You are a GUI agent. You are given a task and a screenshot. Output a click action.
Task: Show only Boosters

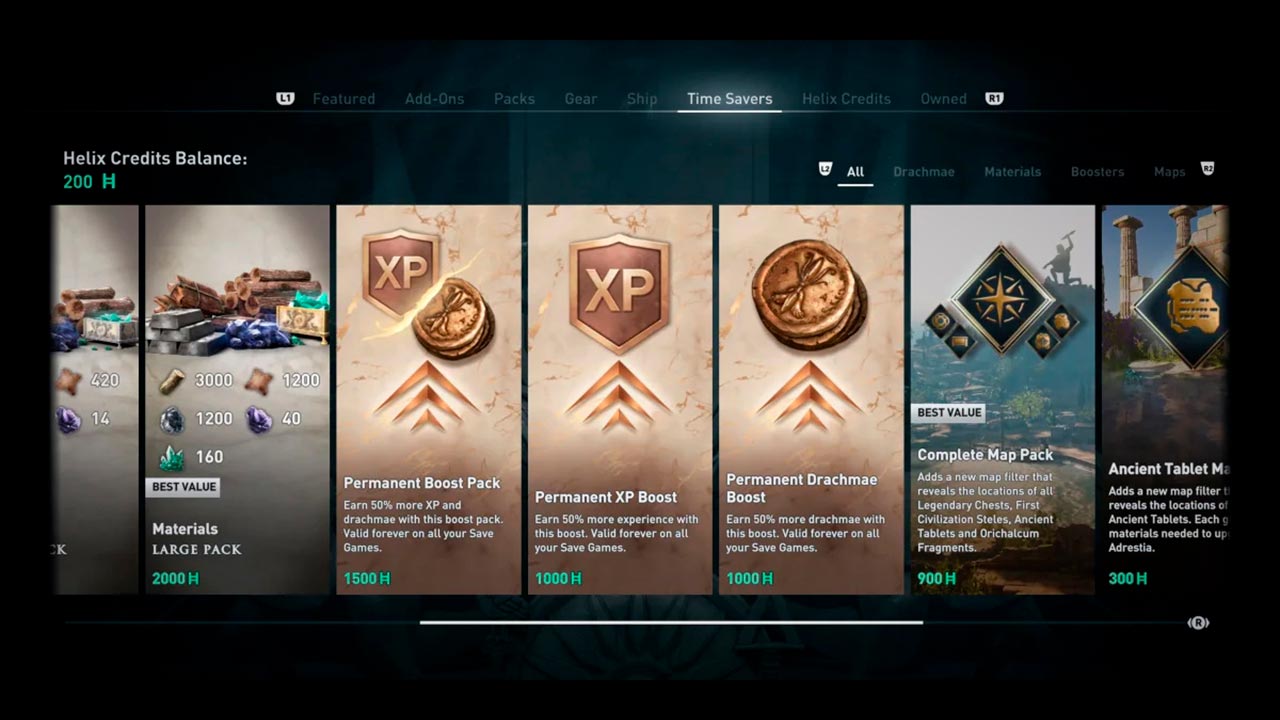point(1097,172)
